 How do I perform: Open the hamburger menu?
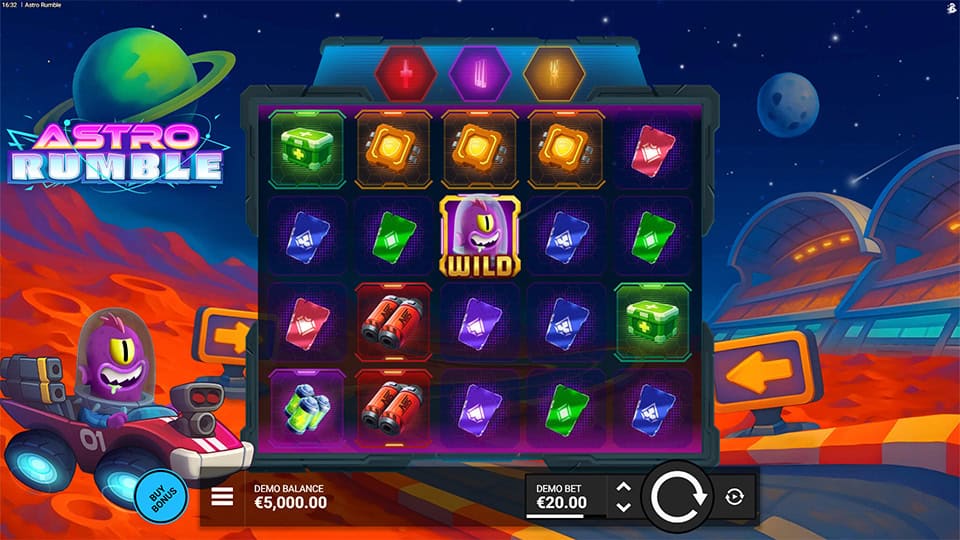[x=222, y=497]
